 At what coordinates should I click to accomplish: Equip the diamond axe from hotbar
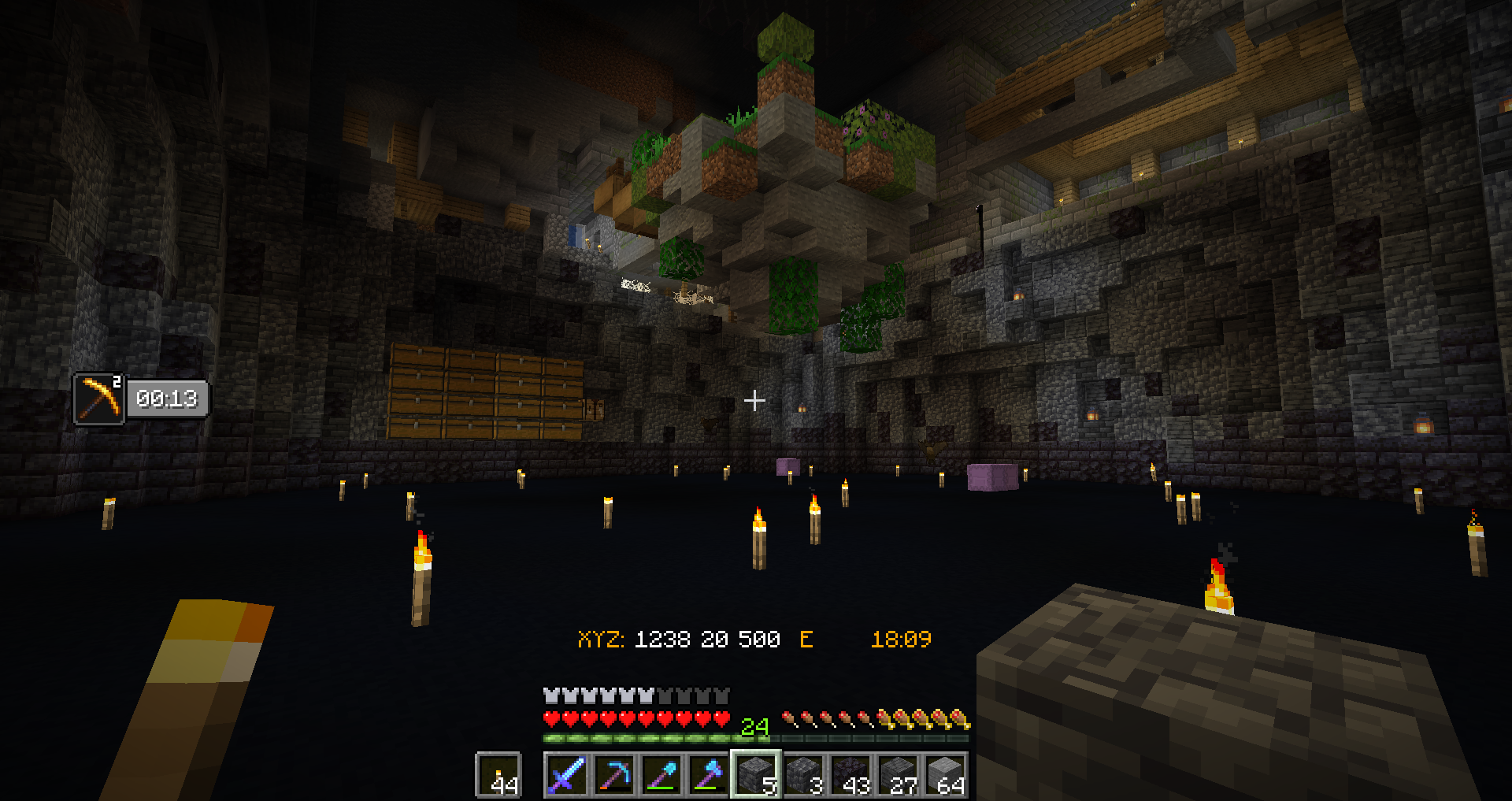coord(709,775)
